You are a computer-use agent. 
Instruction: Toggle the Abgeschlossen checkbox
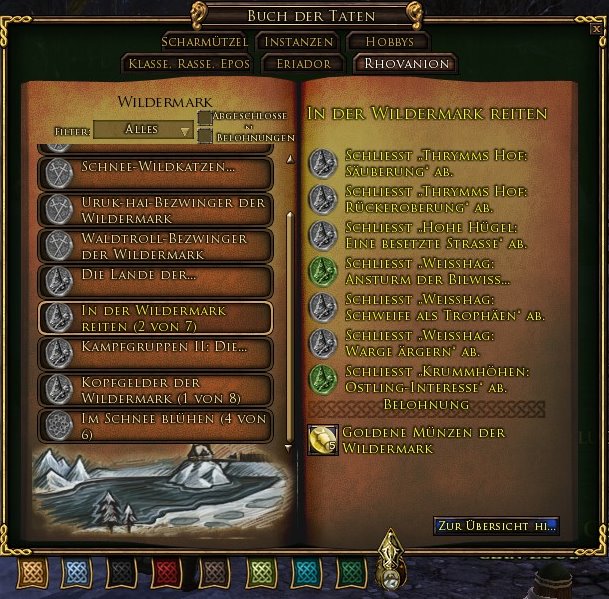tap(204, 119)
